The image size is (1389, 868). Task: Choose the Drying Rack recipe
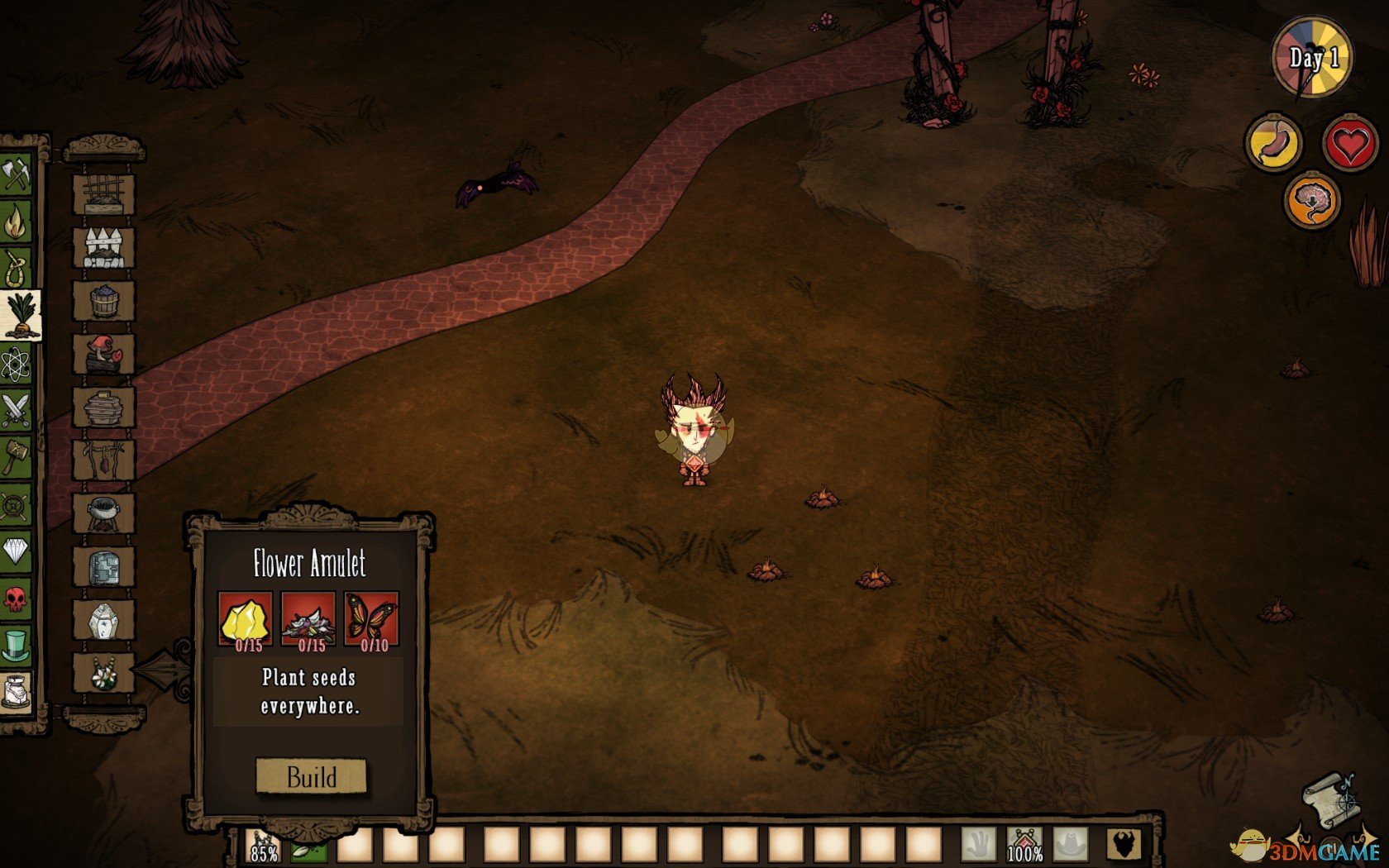(103, 460)
